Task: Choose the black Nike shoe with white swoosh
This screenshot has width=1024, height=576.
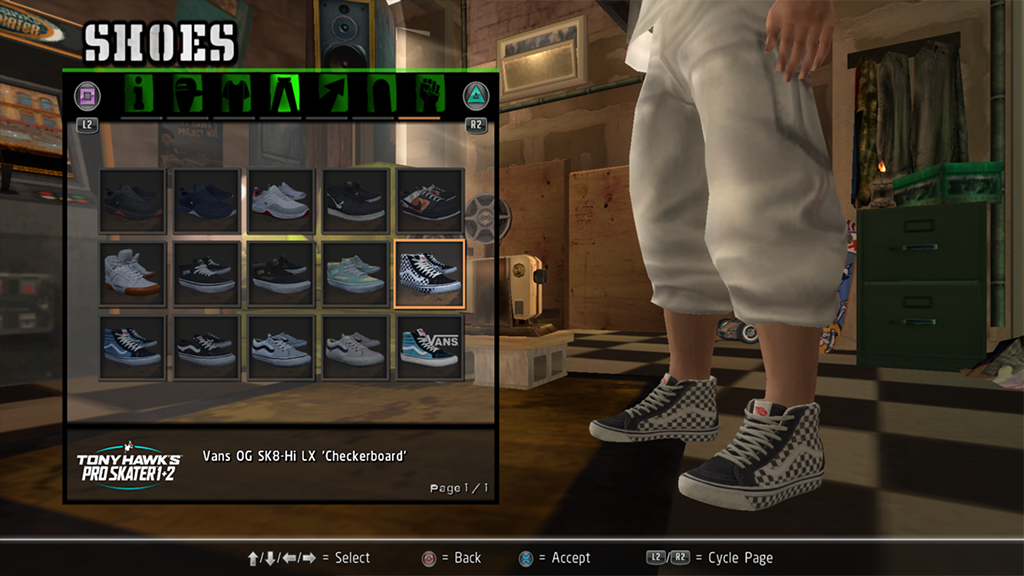Action: point(355,201)
